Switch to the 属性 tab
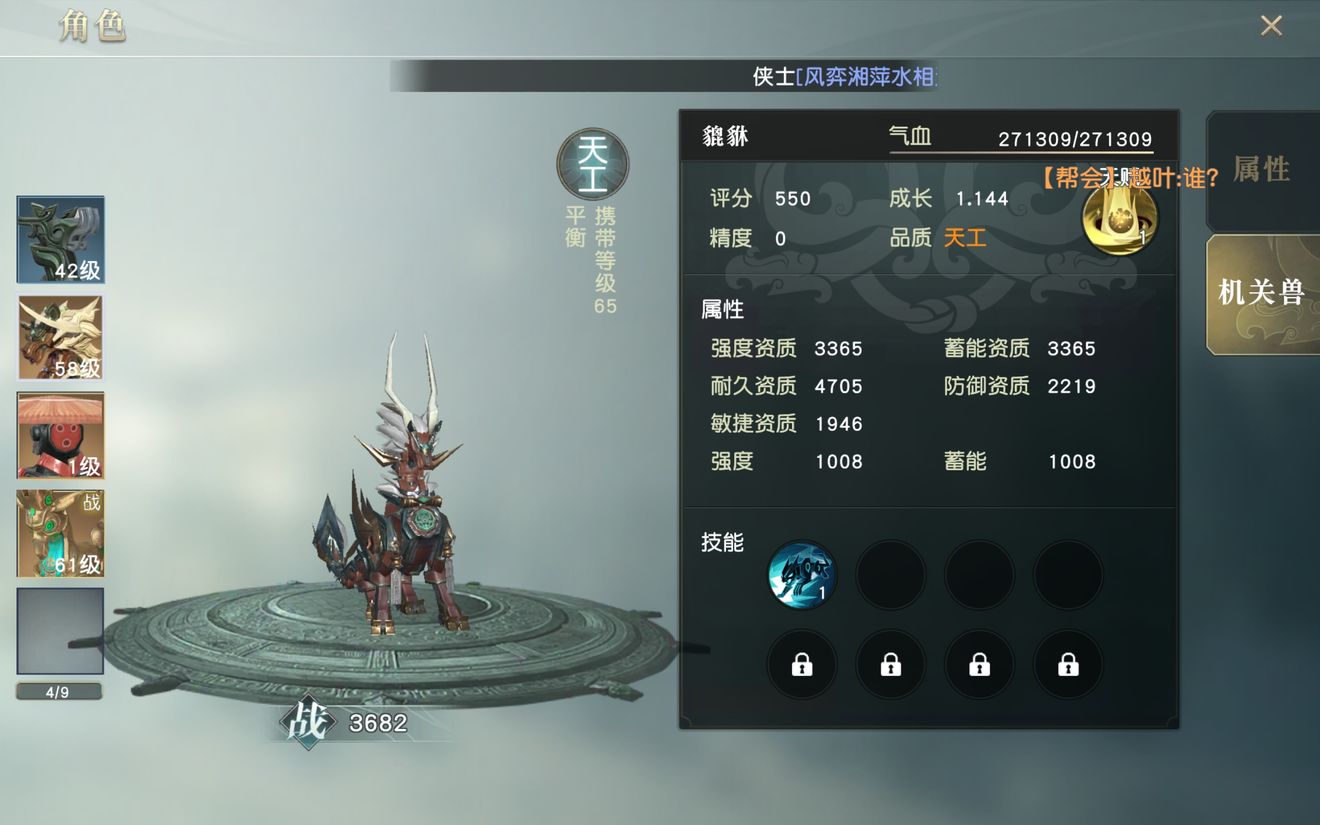Image resolution: width=1320 pixels, height=825 pixels. coord(1262,171)
